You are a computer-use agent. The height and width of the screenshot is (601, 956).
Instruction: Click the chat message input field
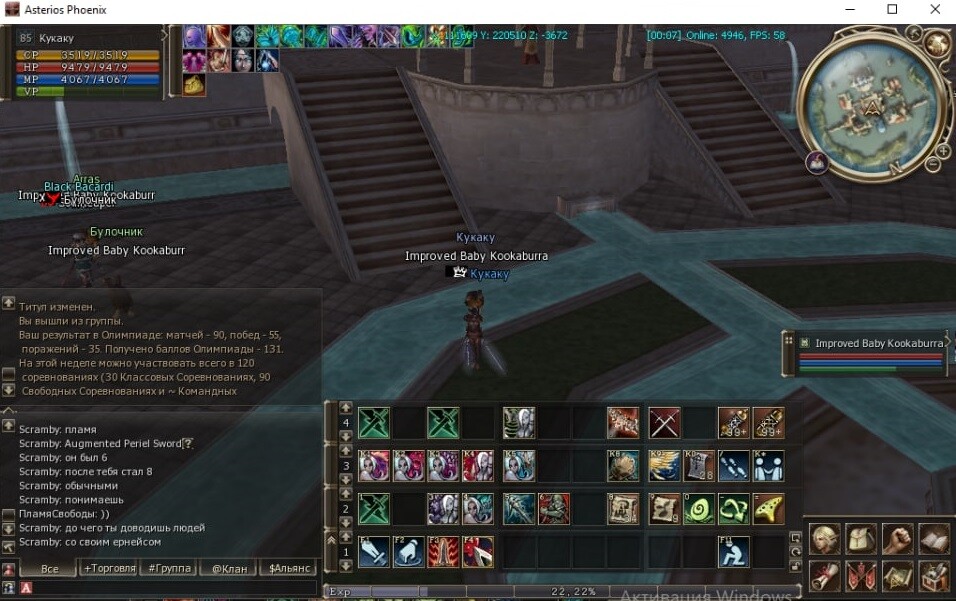point(170,588)
